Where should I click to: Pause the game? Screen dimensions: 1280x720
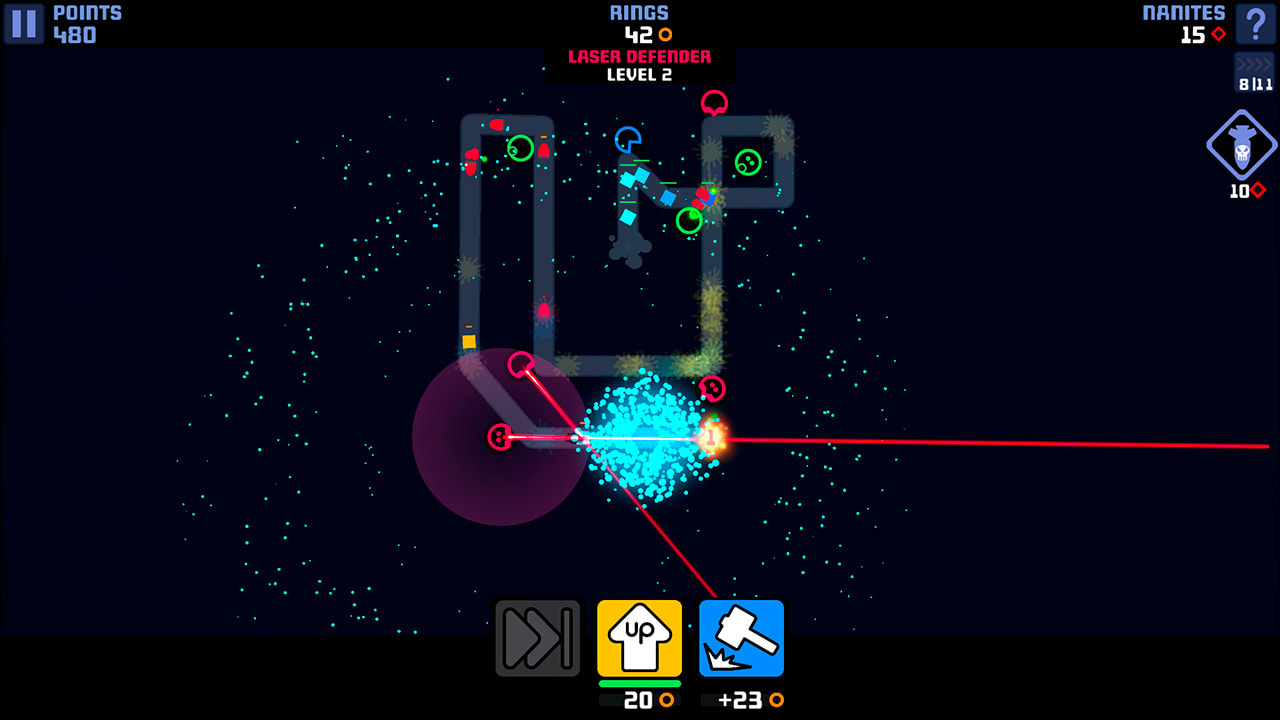pos(24,24)
